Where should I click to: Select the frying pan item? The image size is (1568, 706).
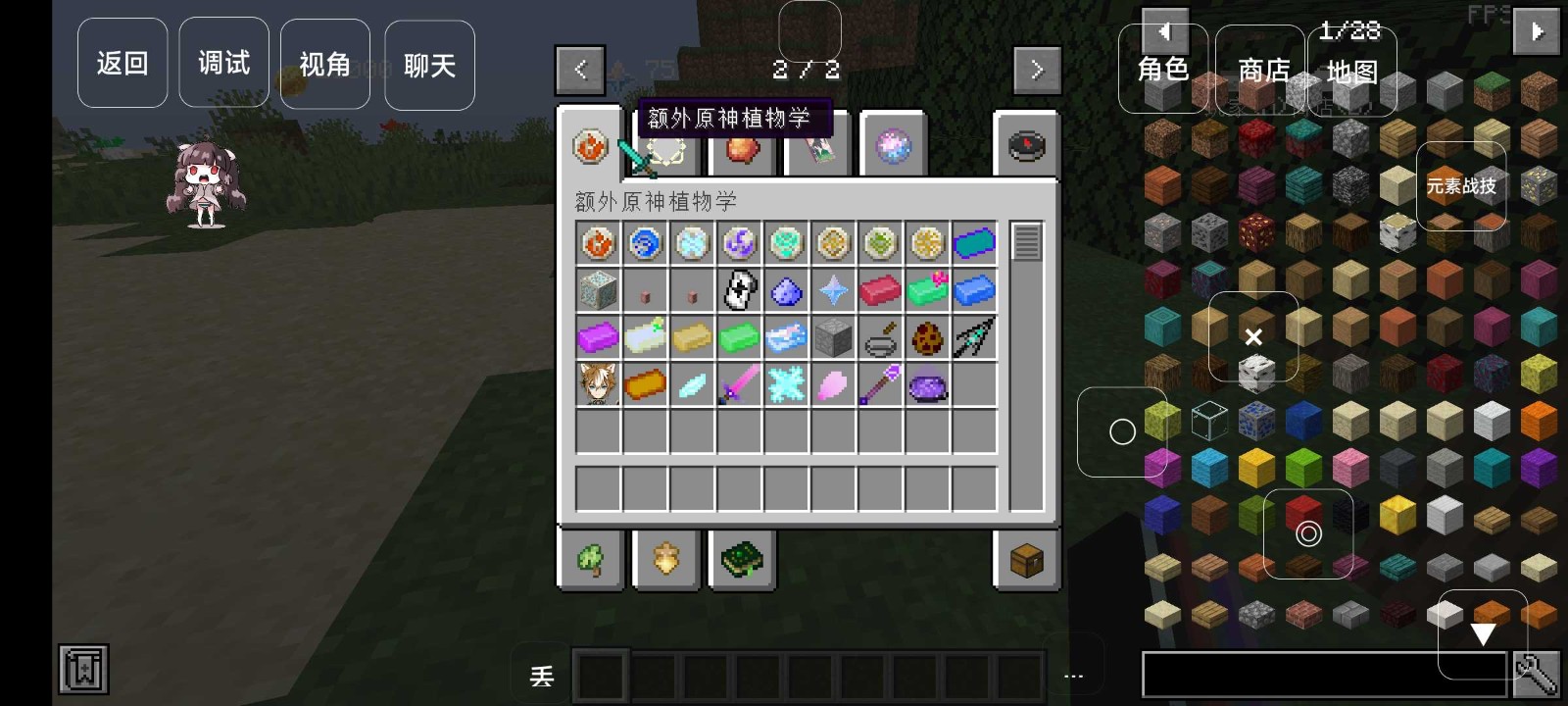point(880,338)
